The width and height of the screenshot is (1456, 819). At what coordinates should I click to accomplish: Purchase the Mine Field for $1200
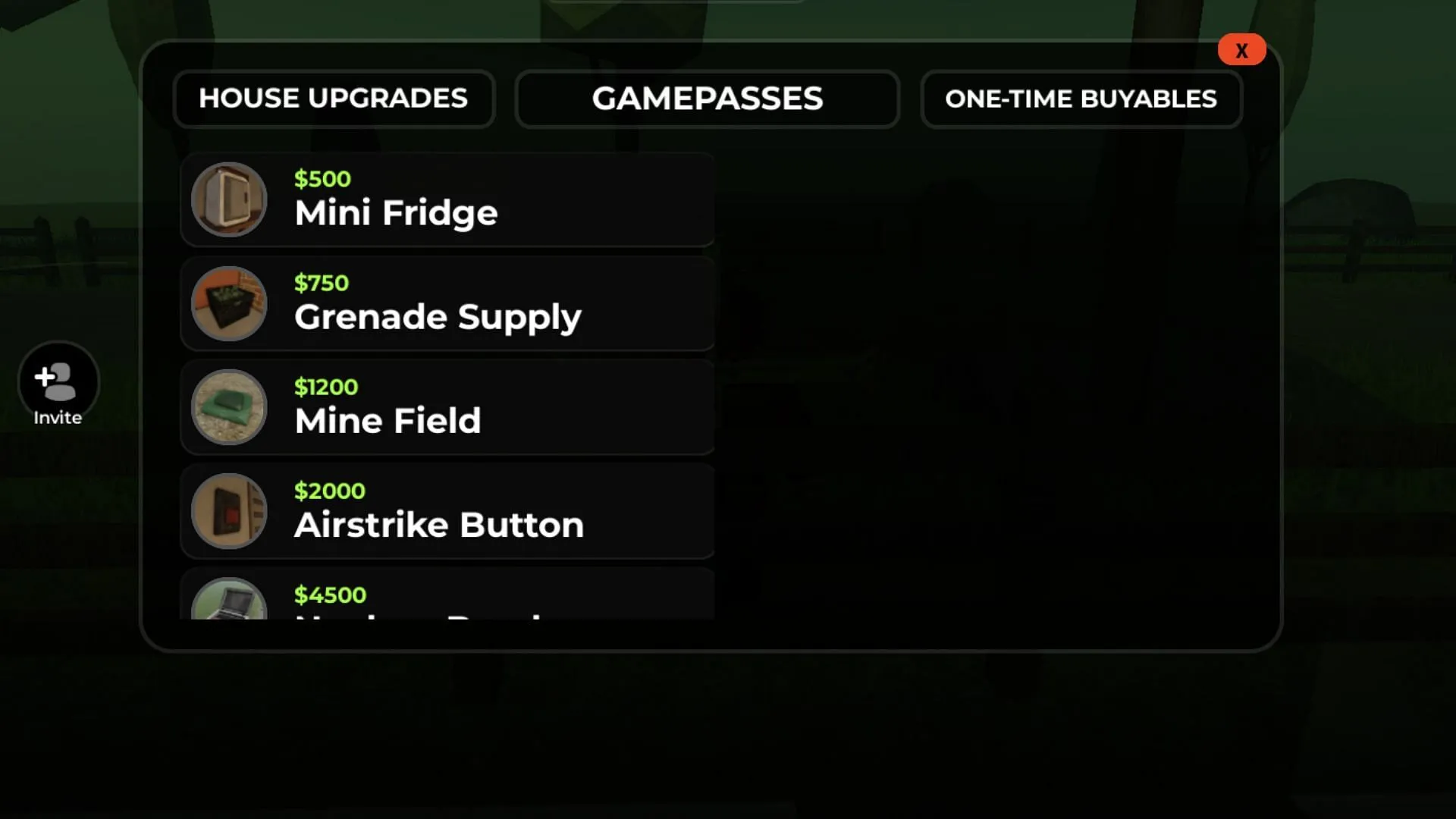(447, 407)
